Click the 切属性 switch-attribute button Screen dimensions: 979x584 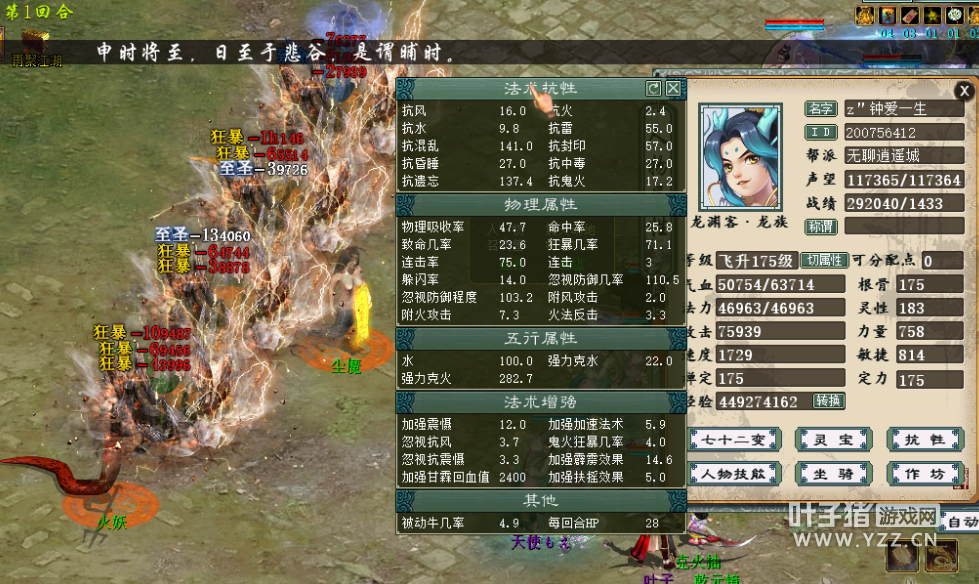[826, 260]
